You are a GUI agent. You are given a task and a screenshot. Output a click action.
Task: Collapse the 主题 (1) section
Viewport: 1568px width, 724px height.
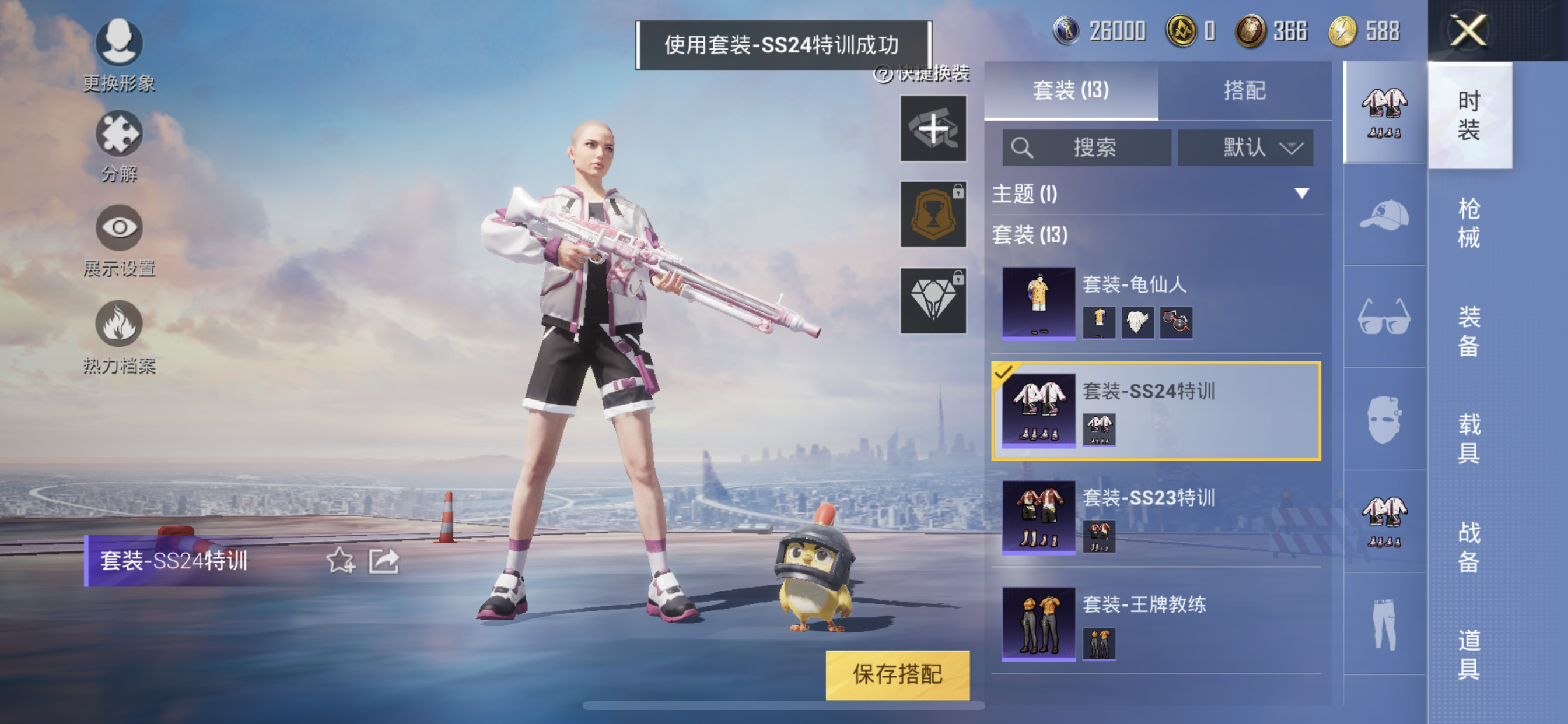(1302, 195)
